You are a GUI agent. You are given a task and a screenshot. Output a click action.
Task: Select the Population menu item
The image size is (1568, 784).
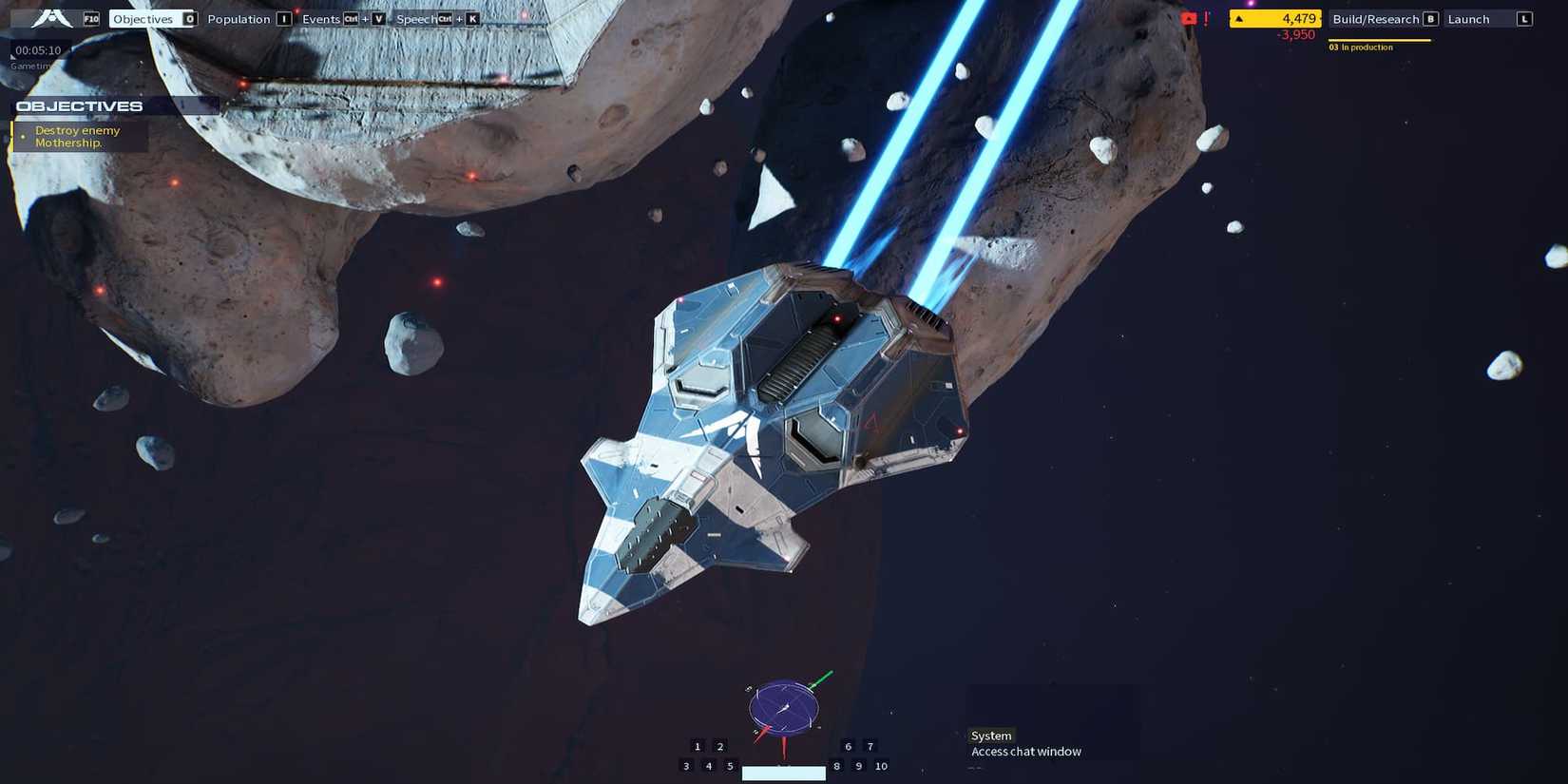(239, 18)
